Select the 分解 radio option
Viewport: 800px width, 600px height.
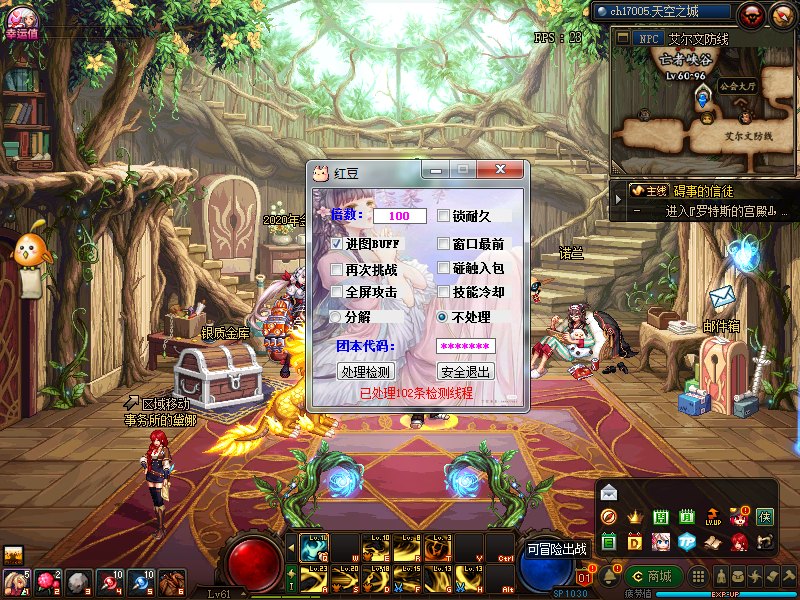pos(337,316)
